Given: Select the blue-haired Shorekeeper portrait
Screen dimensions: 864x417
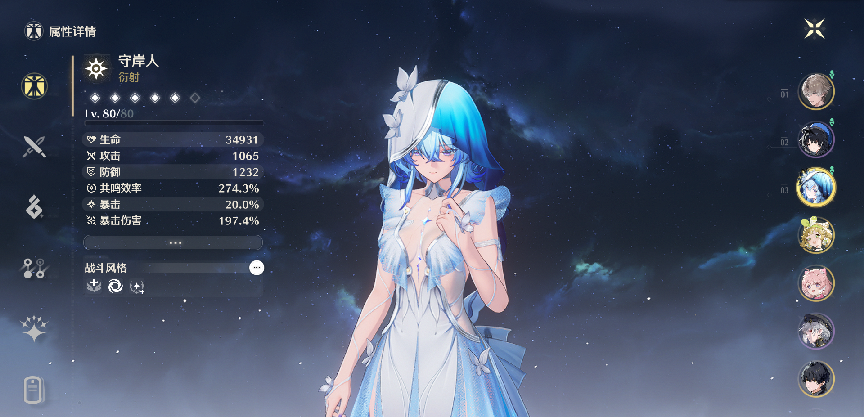Looking at the screenshot, I should click(x=817, y=187).
